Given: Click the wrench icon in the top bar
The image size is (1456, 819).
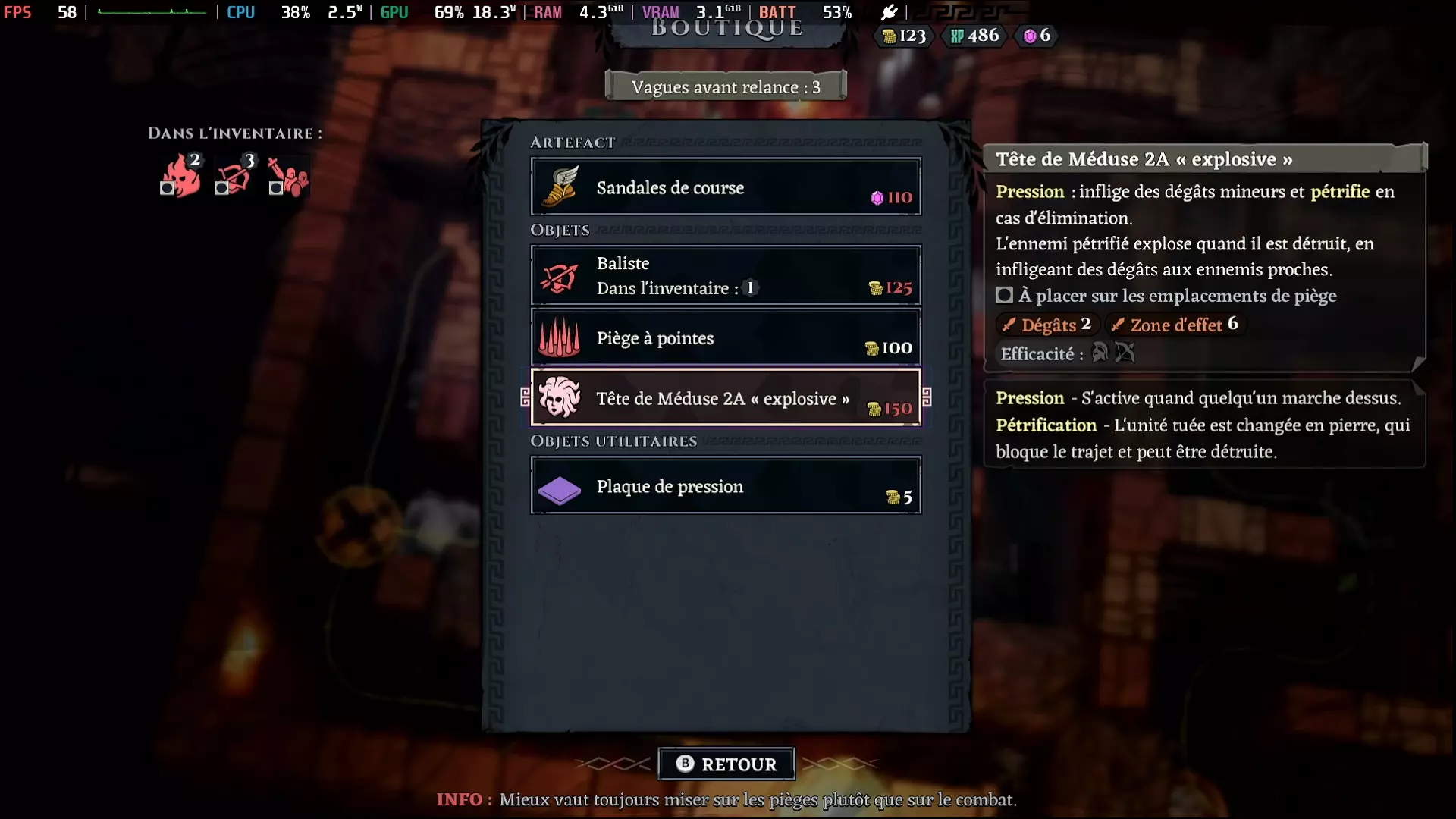Looking at the screenshot, I should [889, 12].
